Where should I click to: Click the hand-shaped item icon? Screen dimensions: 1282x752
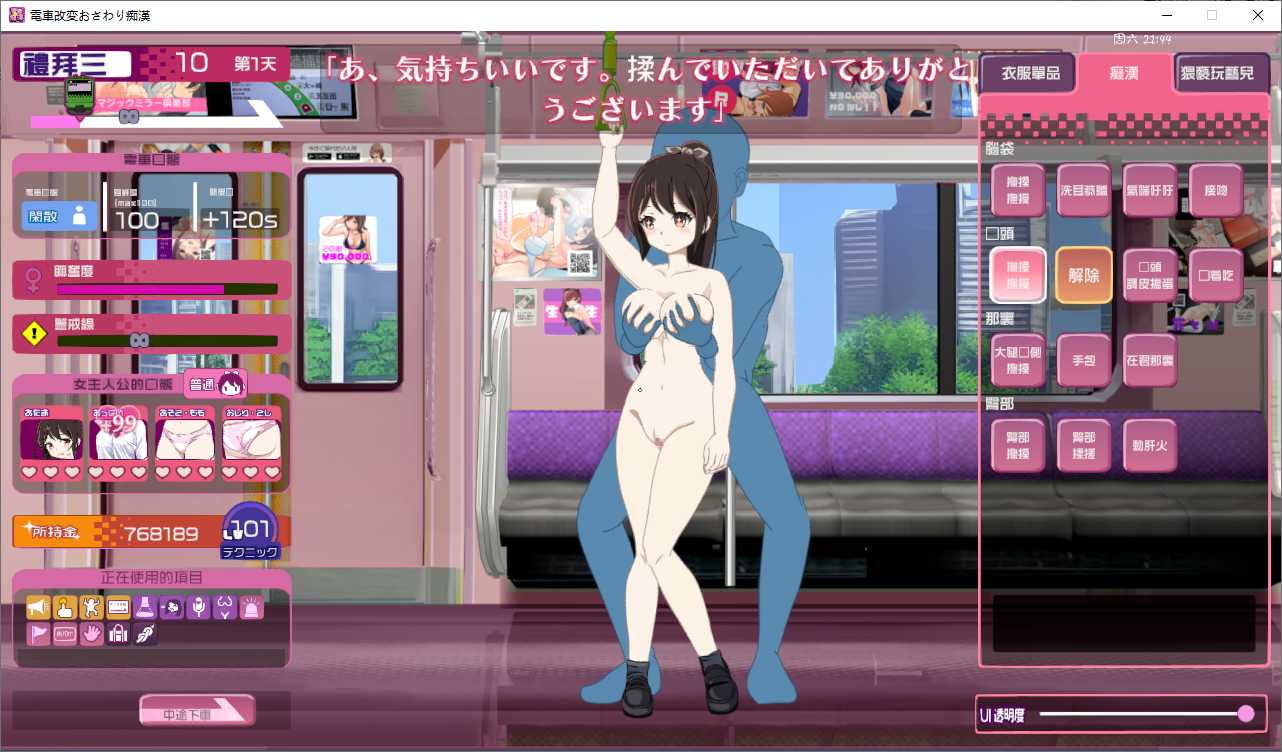pyautogui.click(x=91, y=633)
